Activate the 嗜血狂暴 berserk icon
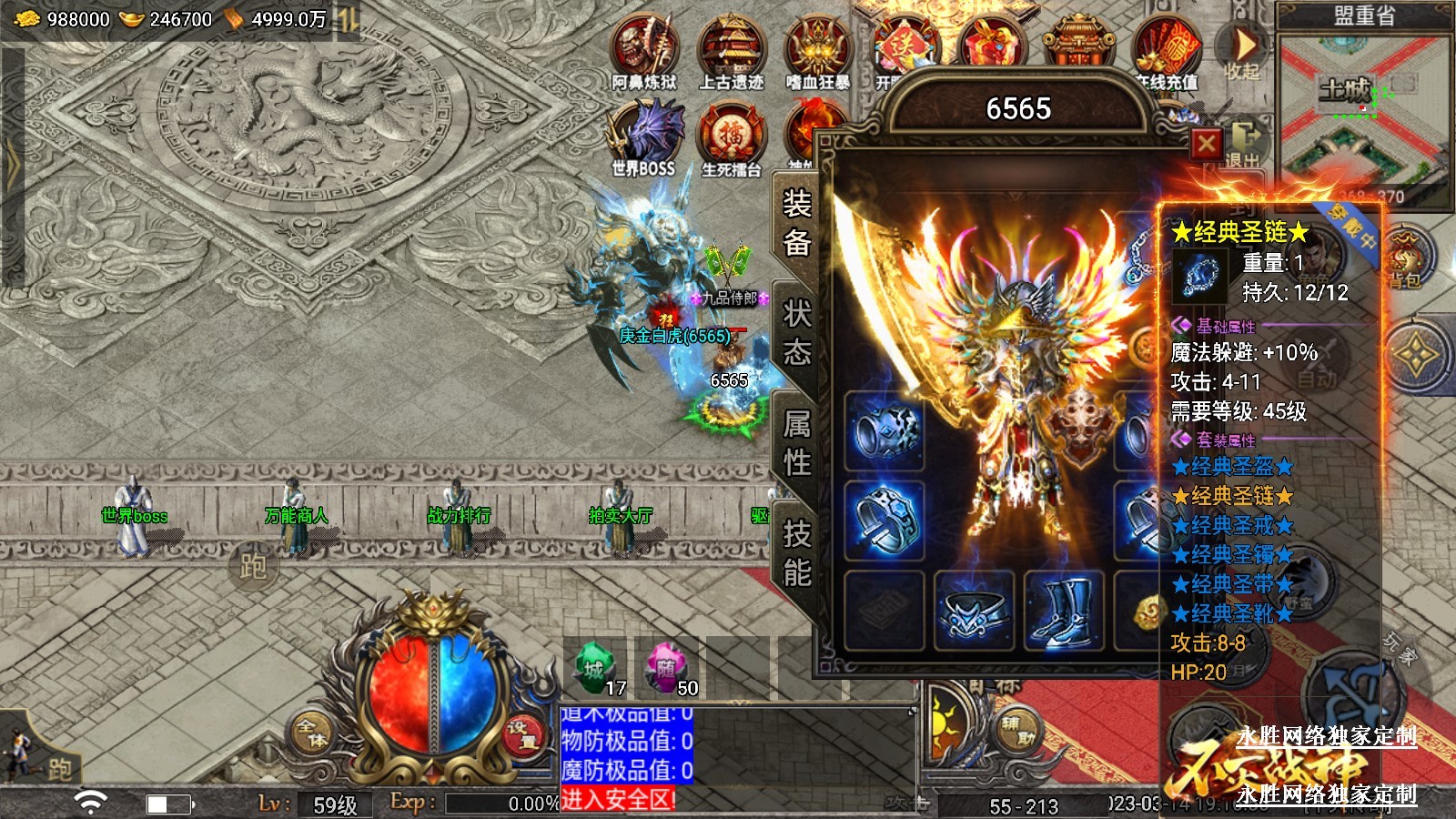Image resolution: width=1456 pixels, height=819 pixels. coord(817,50)
